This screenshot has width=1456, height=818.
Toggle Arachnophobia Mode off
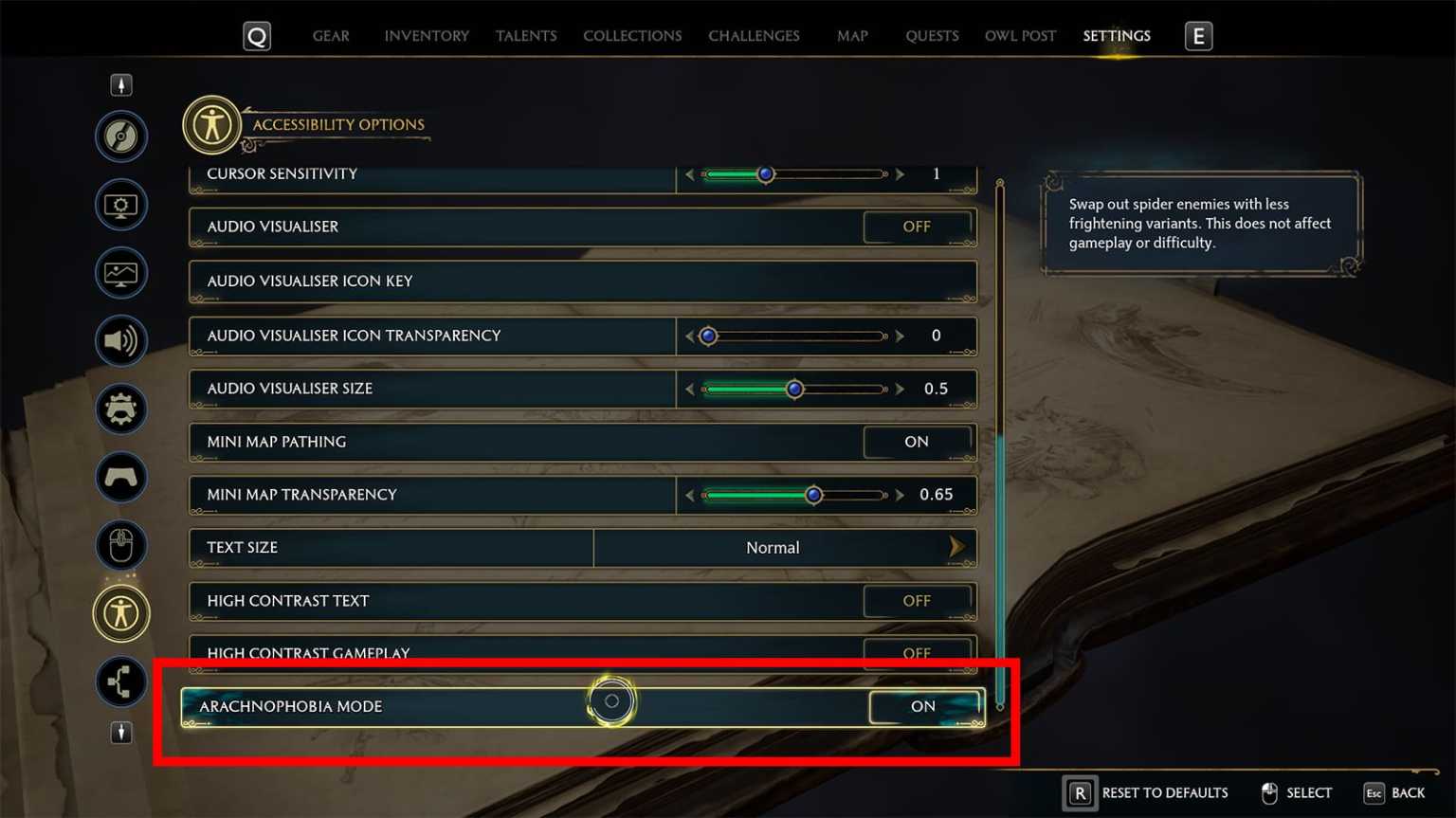[x=922, y=706]
